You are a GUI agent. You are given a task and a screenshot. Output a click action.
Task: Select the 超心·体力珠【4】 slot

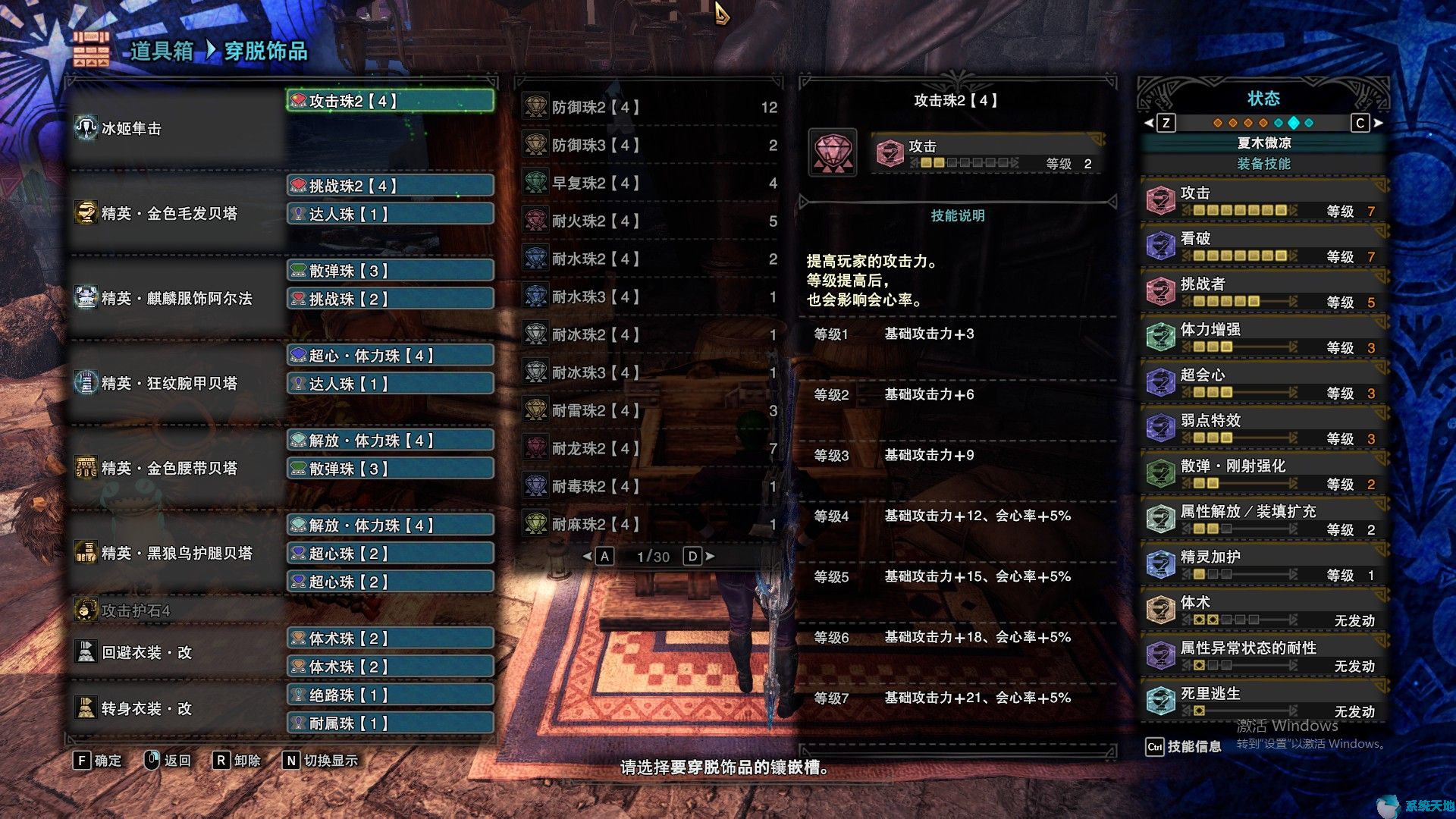coord(391,356)
